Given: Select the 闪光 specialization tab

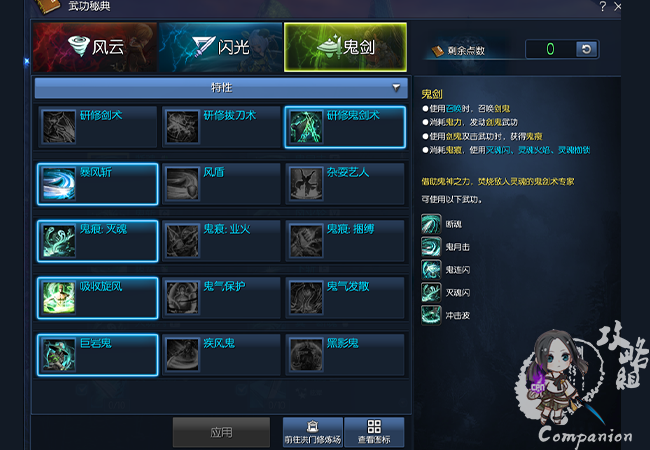Looking at the screenshot, I should pyautogui.click(x=220, y=46).
